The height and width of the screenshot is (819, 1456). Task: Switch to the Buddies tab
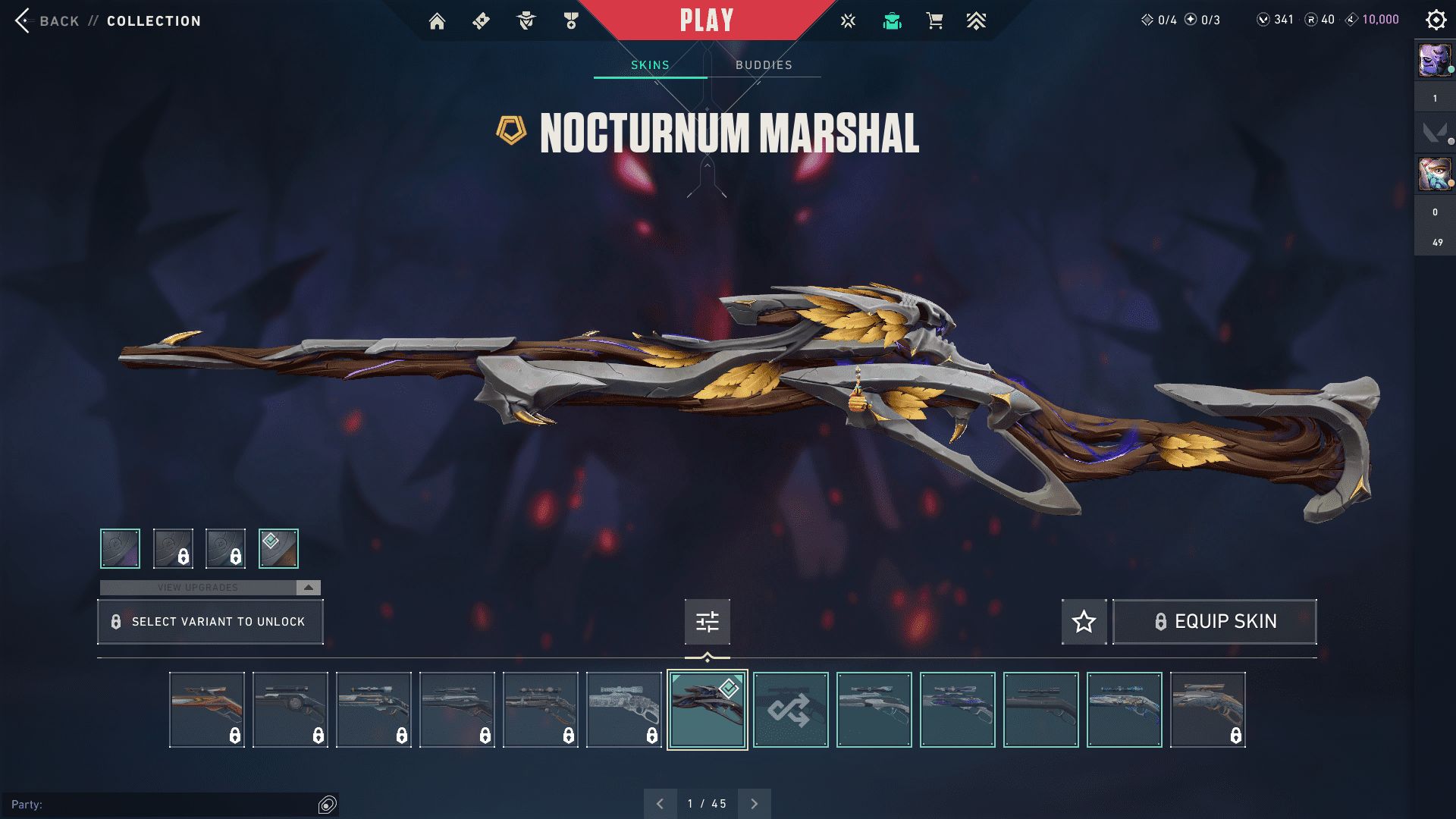tap(764, 65)
